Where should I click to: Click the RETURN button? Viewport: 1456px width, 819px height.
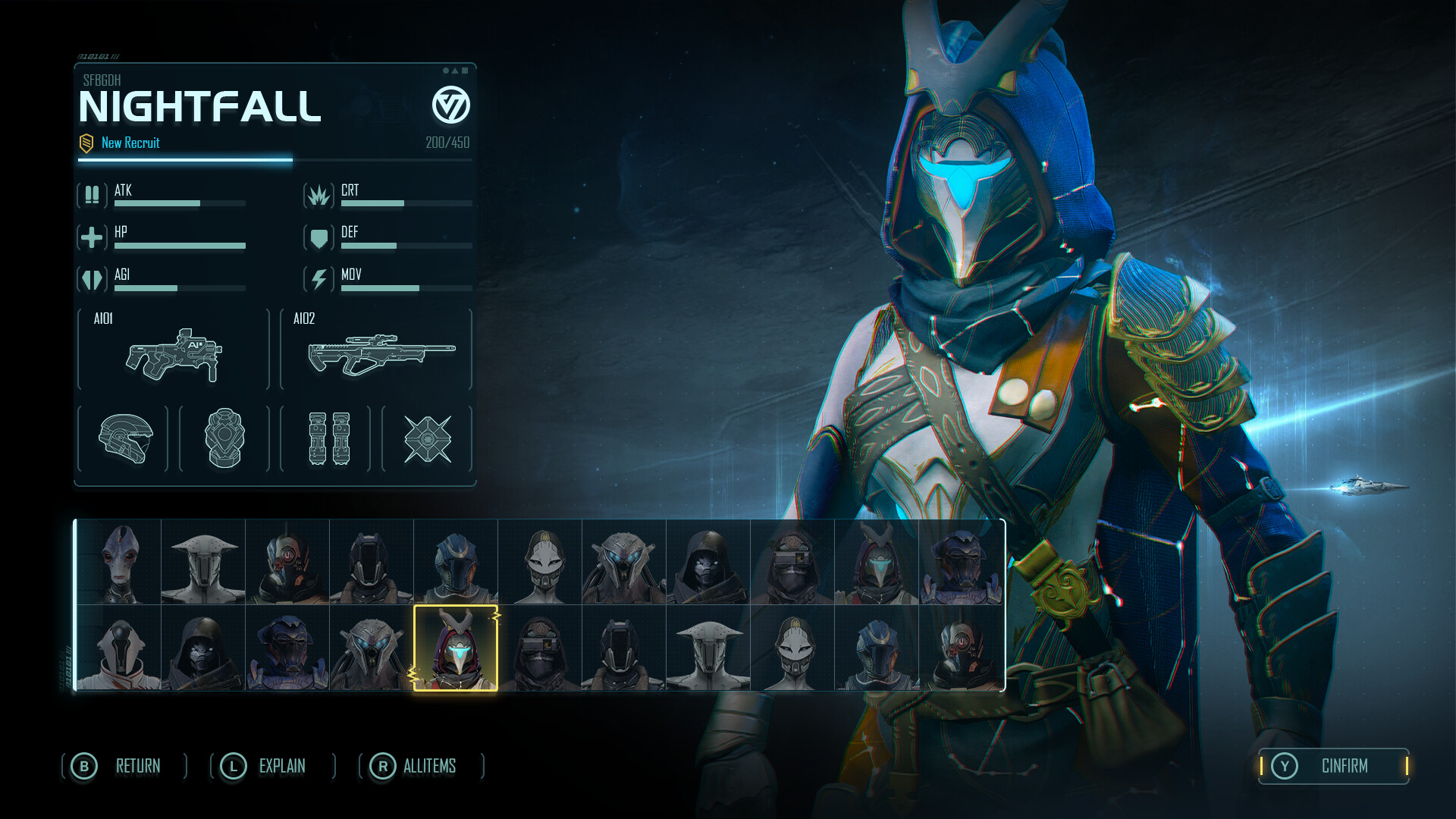[124, 766]
